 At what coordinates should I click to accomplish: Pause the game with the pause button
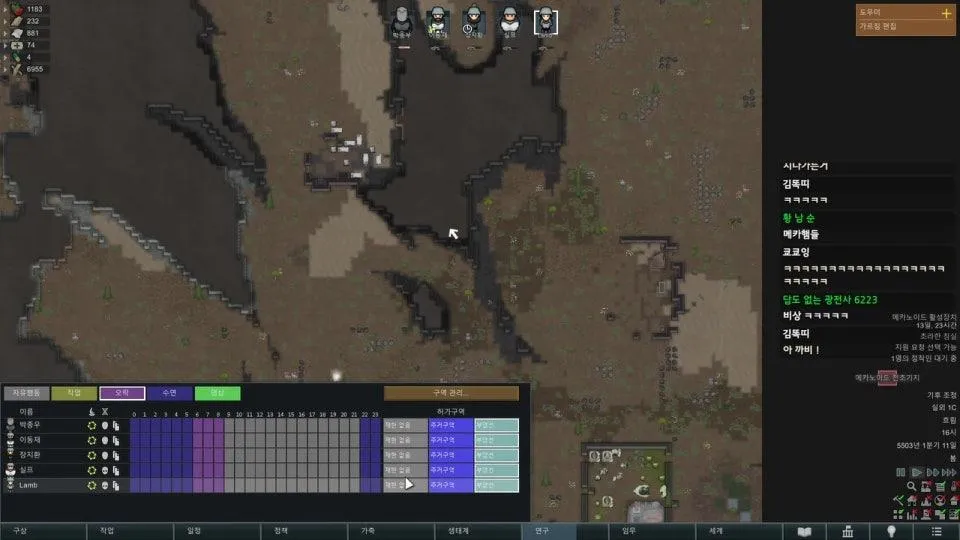click(901, 472)
